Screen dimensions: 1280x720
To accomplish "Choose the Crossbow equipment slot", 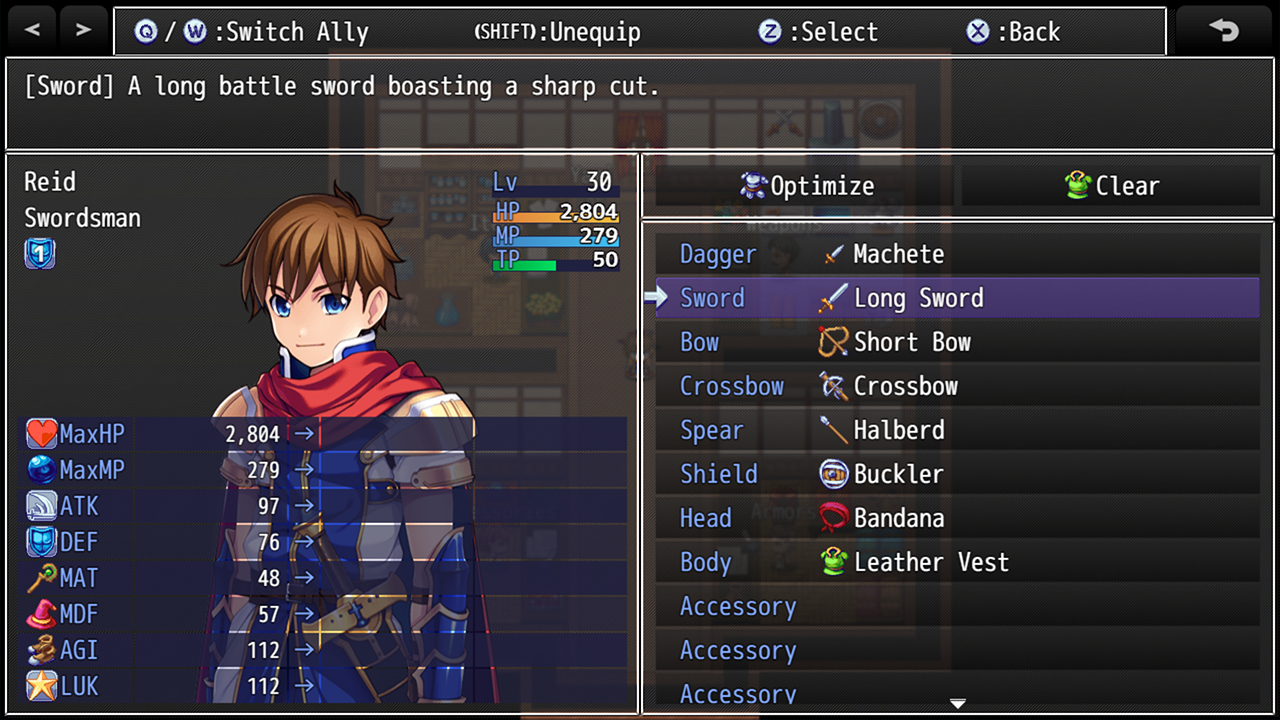I will click(957, 386).
